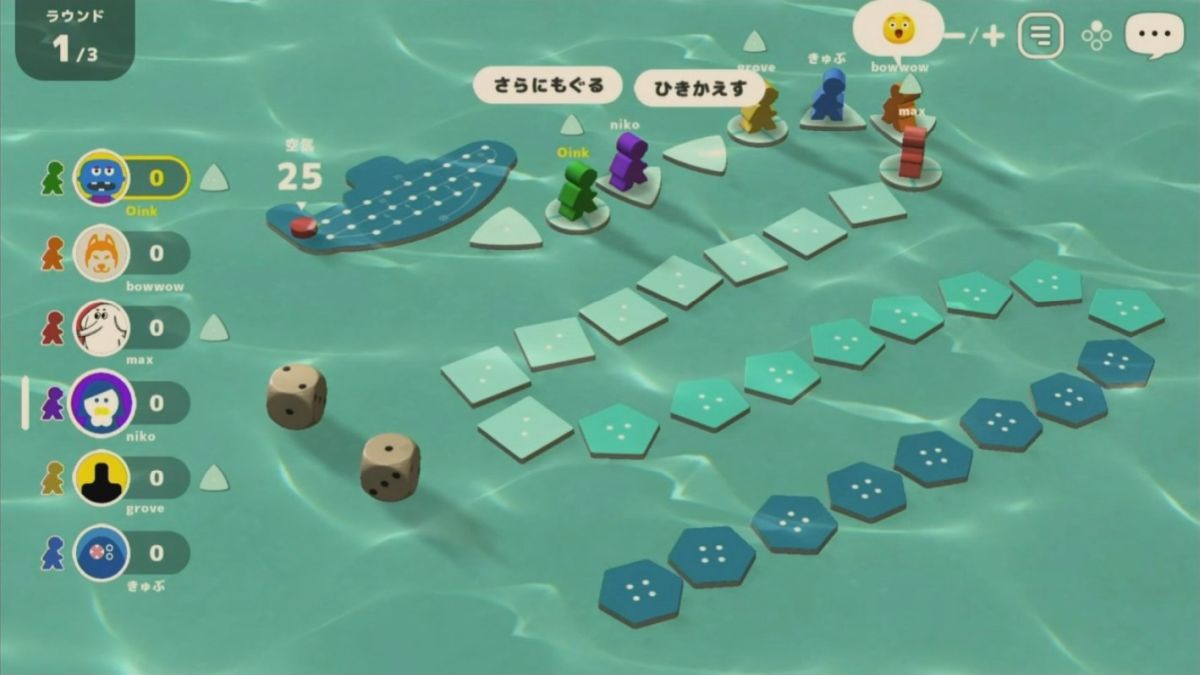
Task: Select きゅぶ's blue avatar
Action: (101, 552)
